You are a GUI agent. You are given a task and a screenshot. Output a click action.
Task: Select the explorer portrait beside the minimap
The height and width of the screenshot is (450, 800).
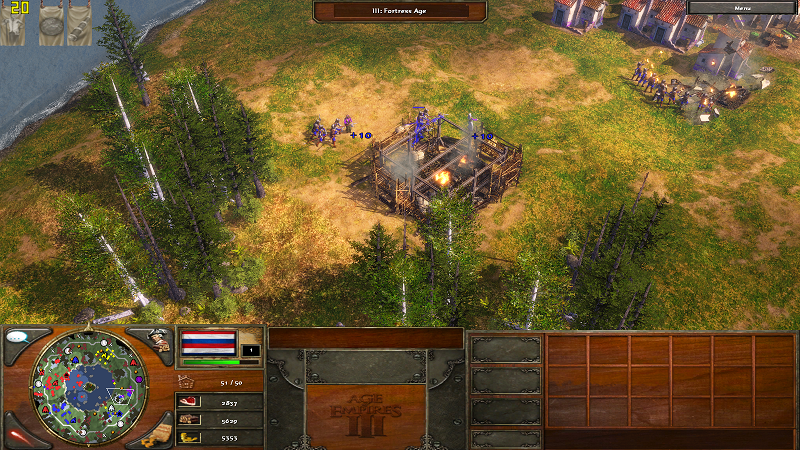tap(158, 341)
